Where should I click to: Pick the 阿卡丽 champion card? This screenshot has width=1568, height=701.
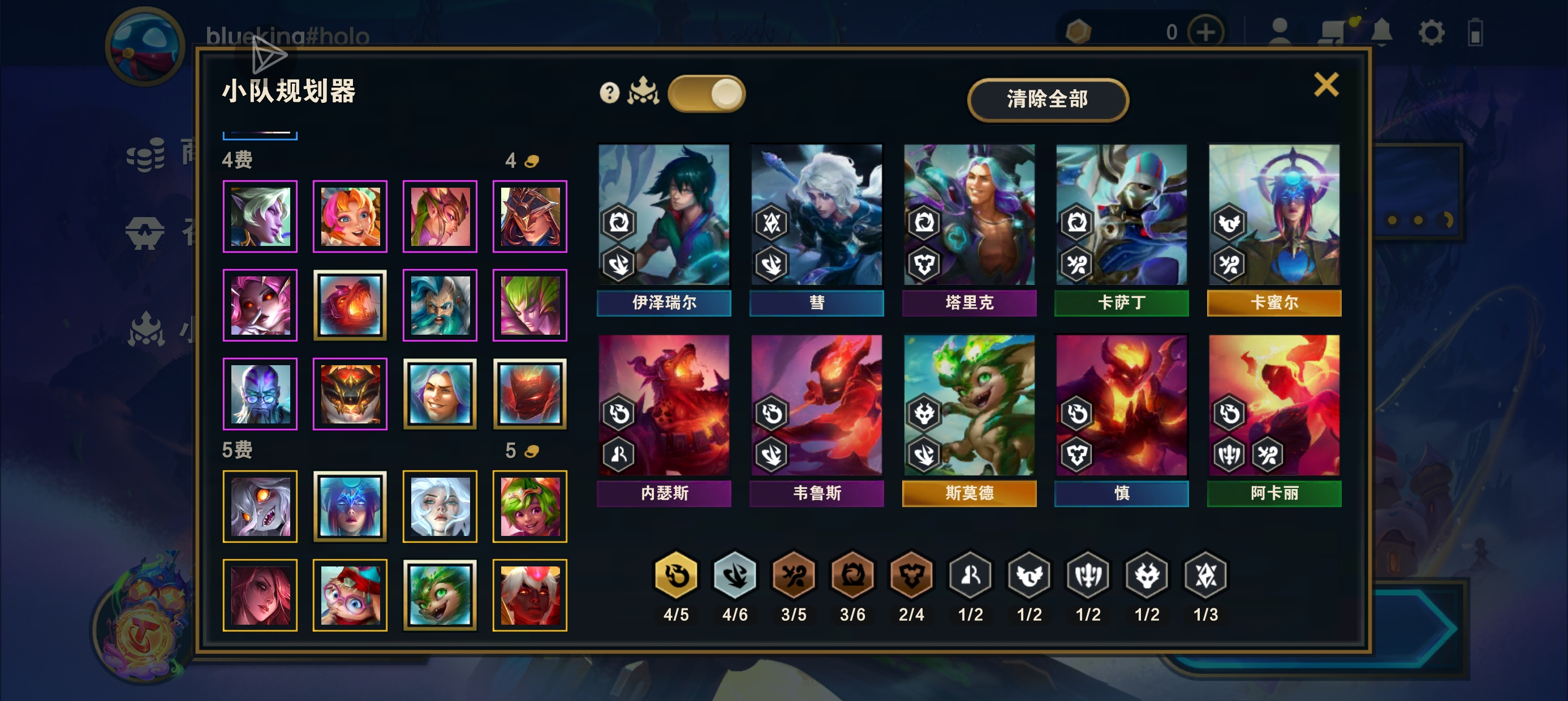(x=1274, y=419)
